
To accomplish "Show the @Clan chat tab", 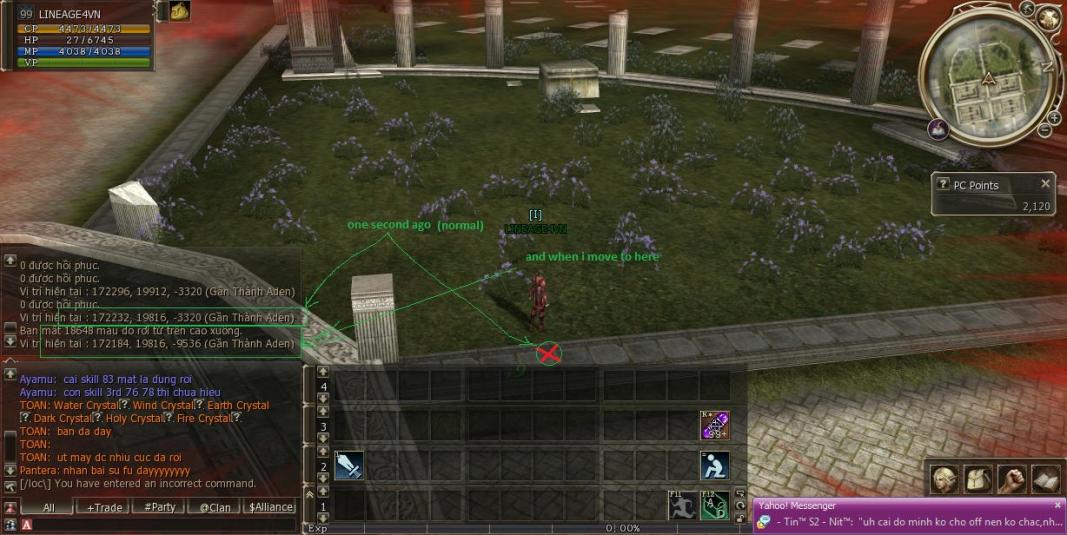I will pos(215,507).
